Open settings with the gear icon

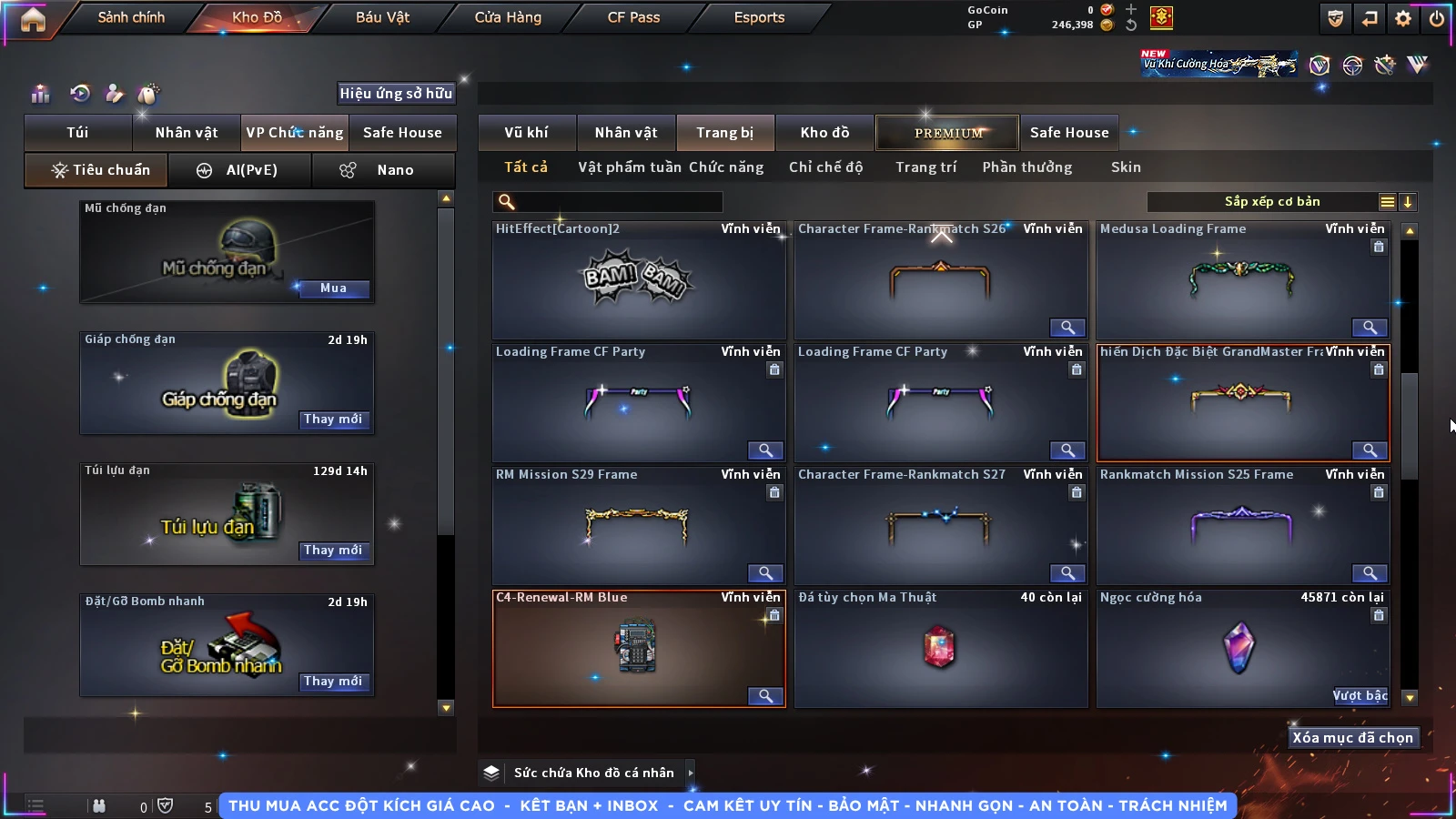click(1403, 18)
